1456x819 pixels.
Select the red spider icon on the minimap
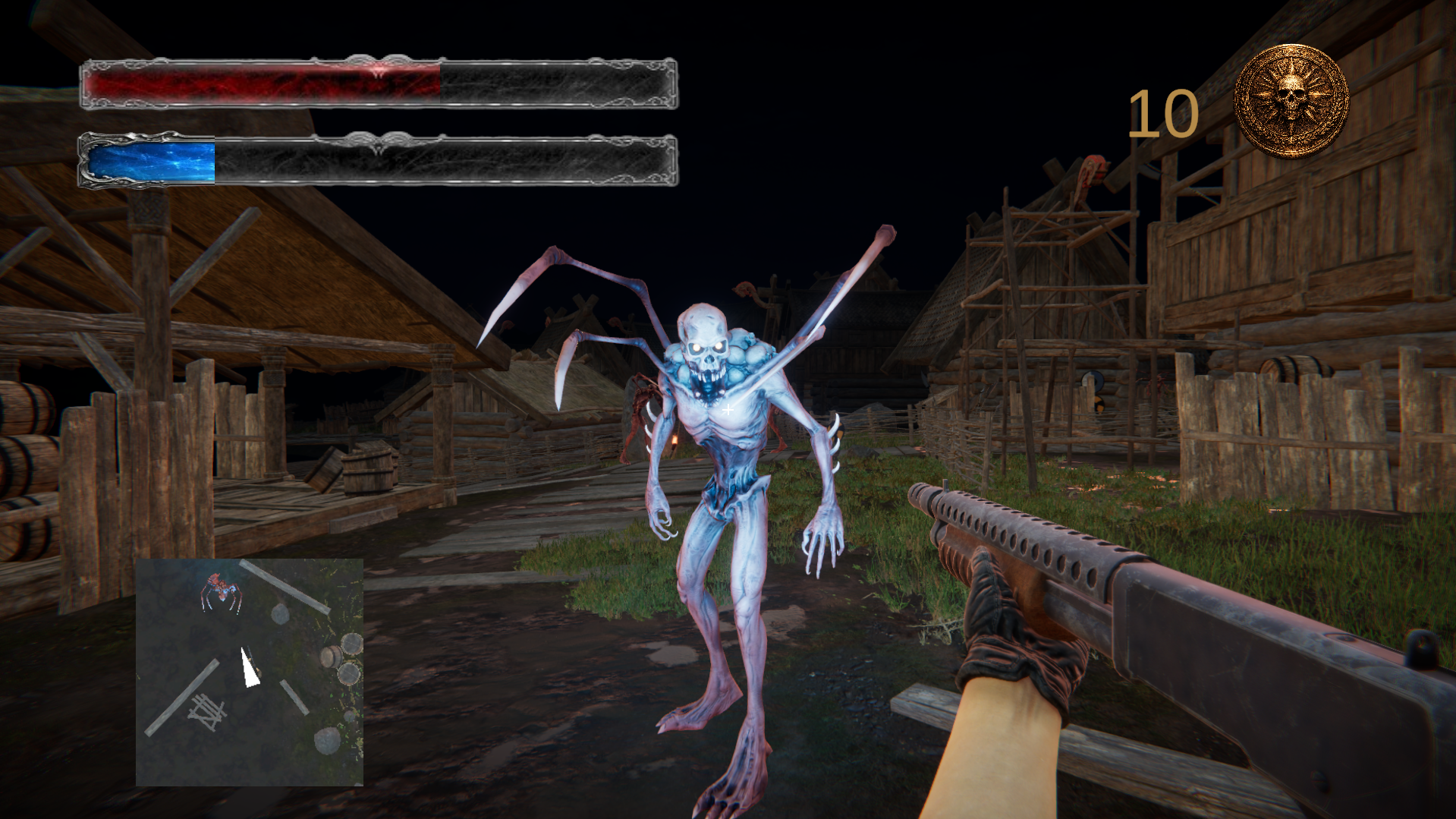tap(221, 589)
